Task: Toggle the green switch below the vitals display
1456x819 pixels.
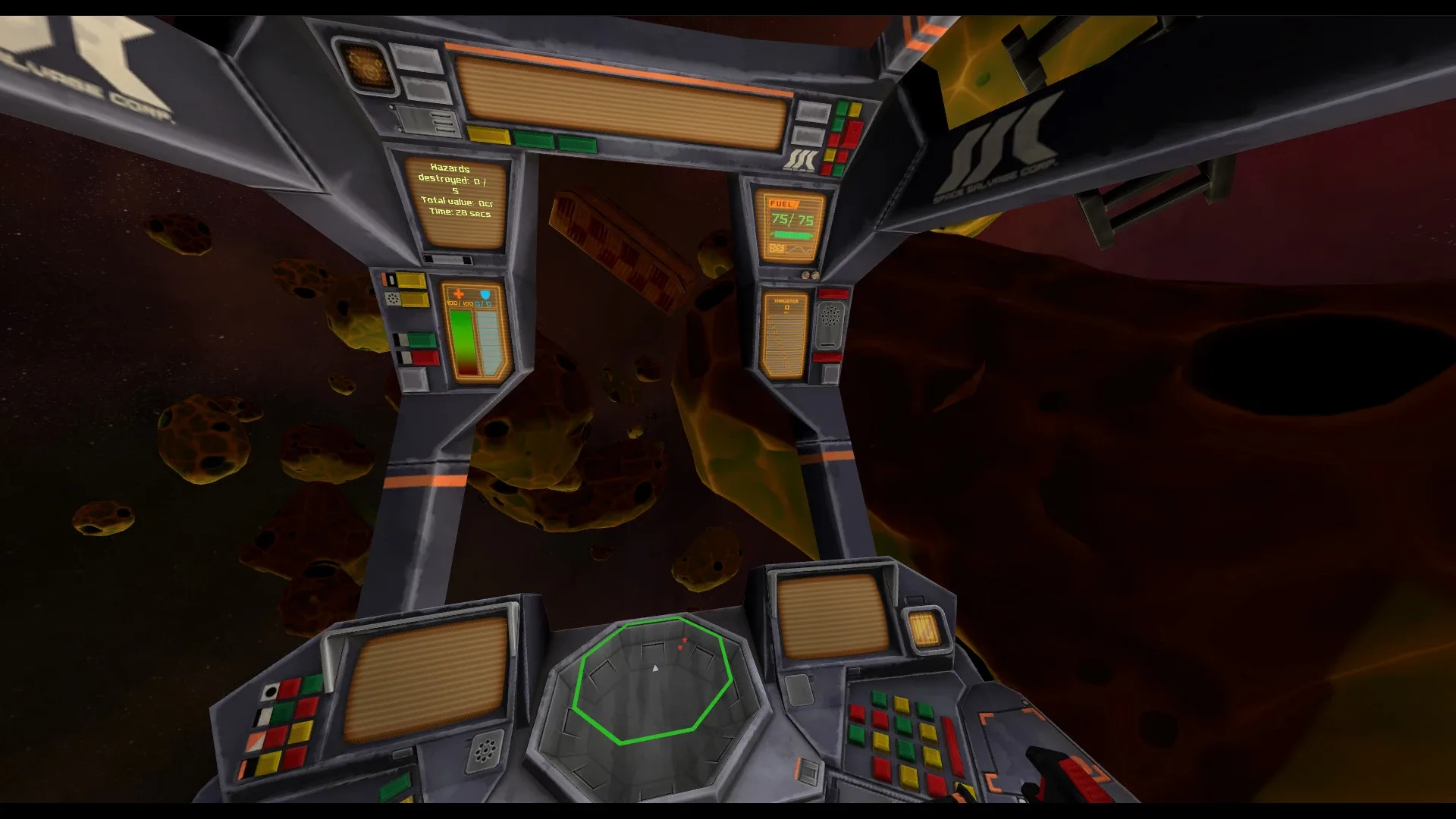Action: click(x=421, y=340)
